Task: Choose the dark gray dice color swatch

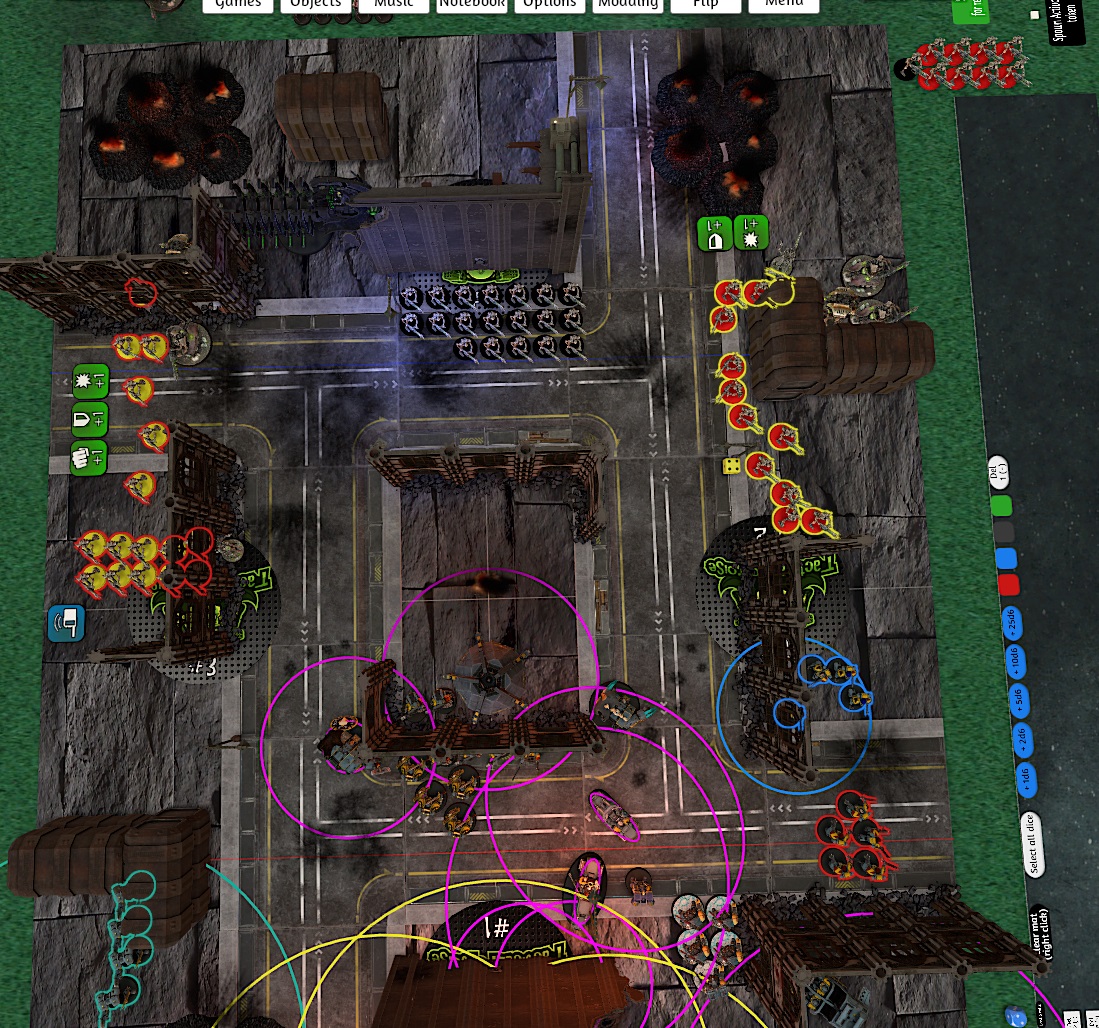Action: 1003,532
